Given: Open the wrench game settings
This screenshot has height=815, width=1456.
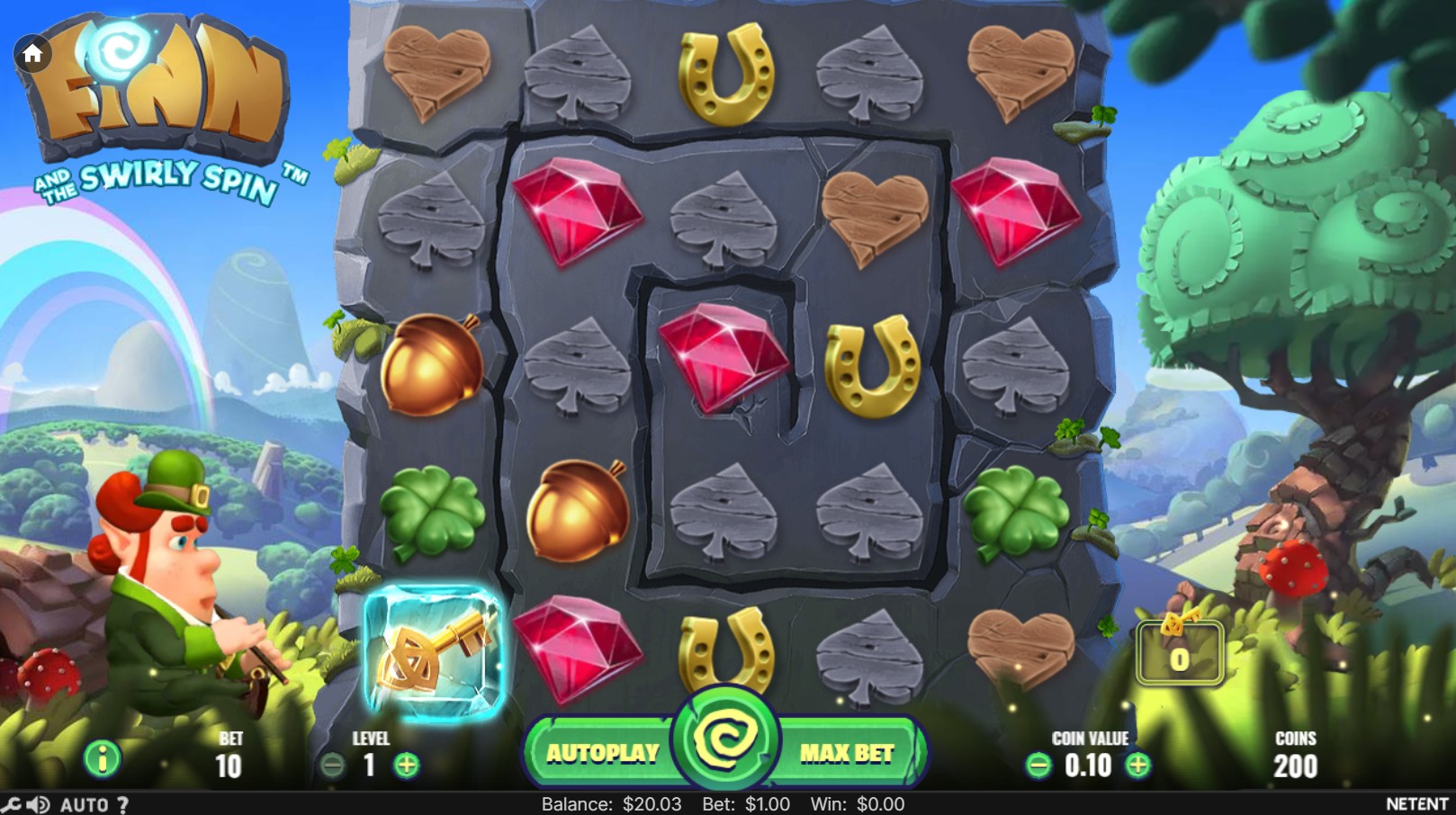Looking at the screenshot, I should click(x=11, y=804).
